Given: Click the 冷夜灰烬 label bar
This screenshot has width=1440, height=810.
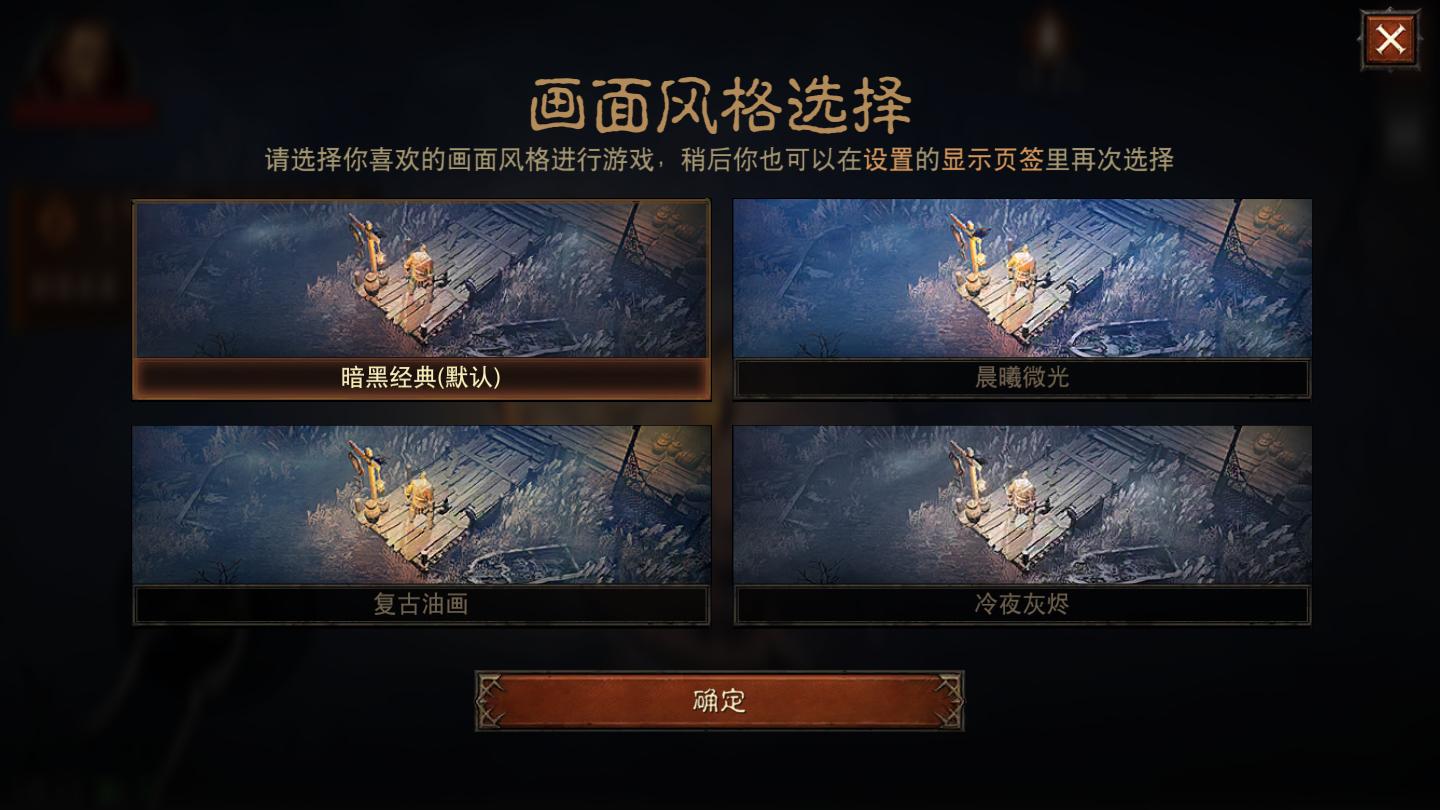Looking at the screenshot, I should 1020,605.
